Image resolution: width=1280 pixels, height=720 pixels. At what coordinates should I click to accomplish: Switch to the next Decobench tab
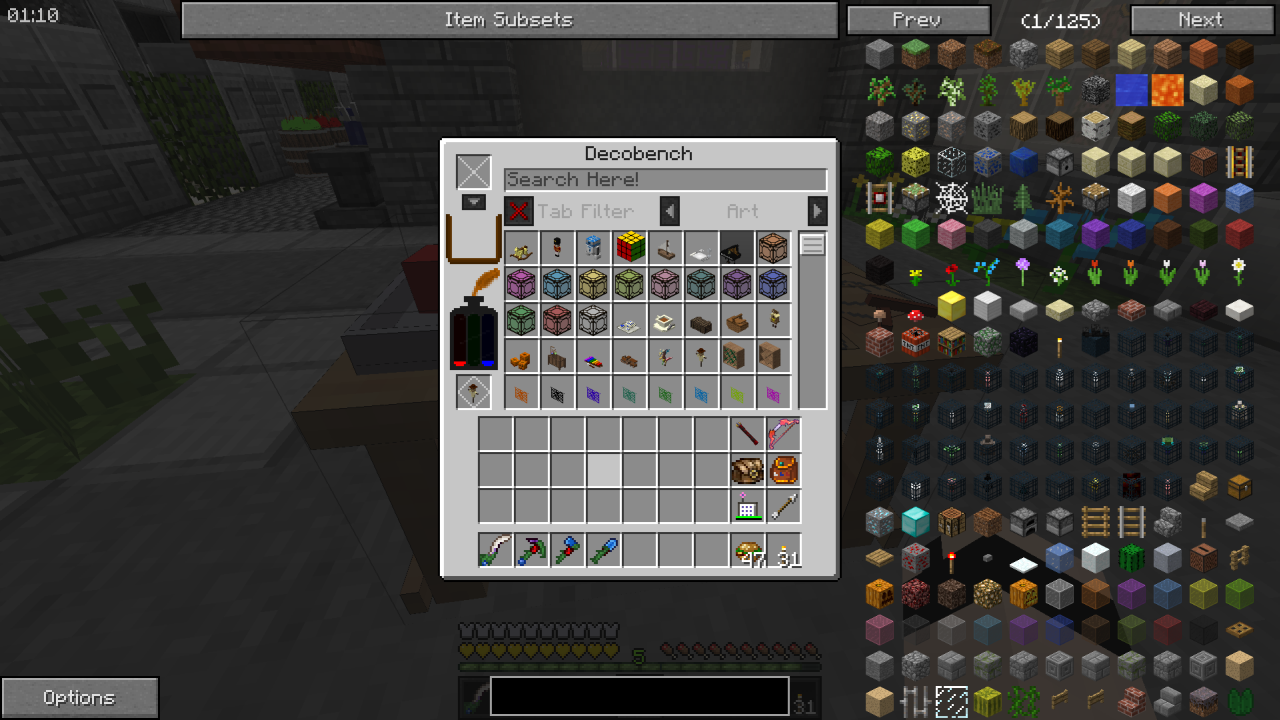click(x=818, y=211)
